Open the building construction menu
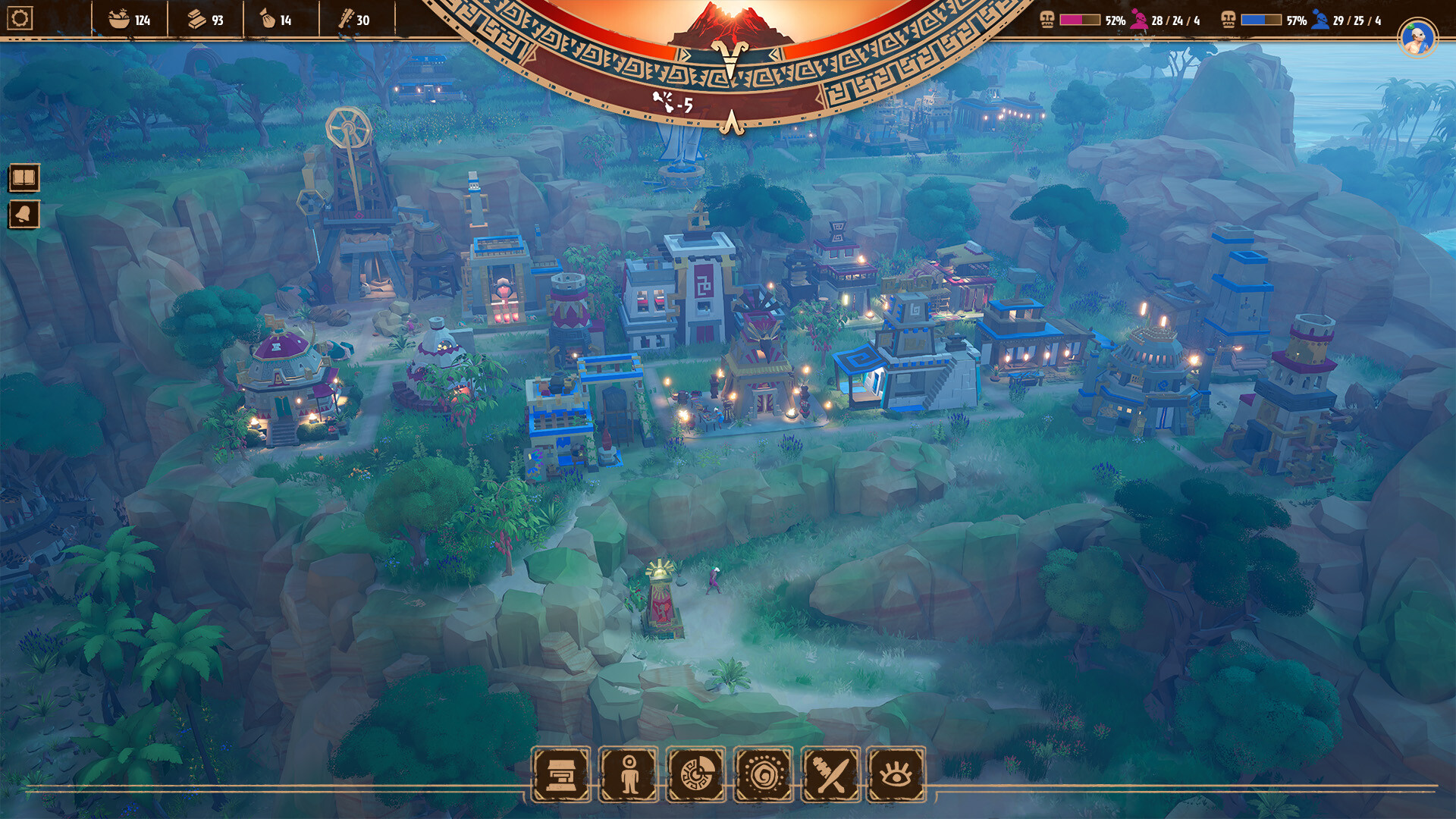This screenshot has width=1456, height=819. pyautogui.click(x=561, y=775)
